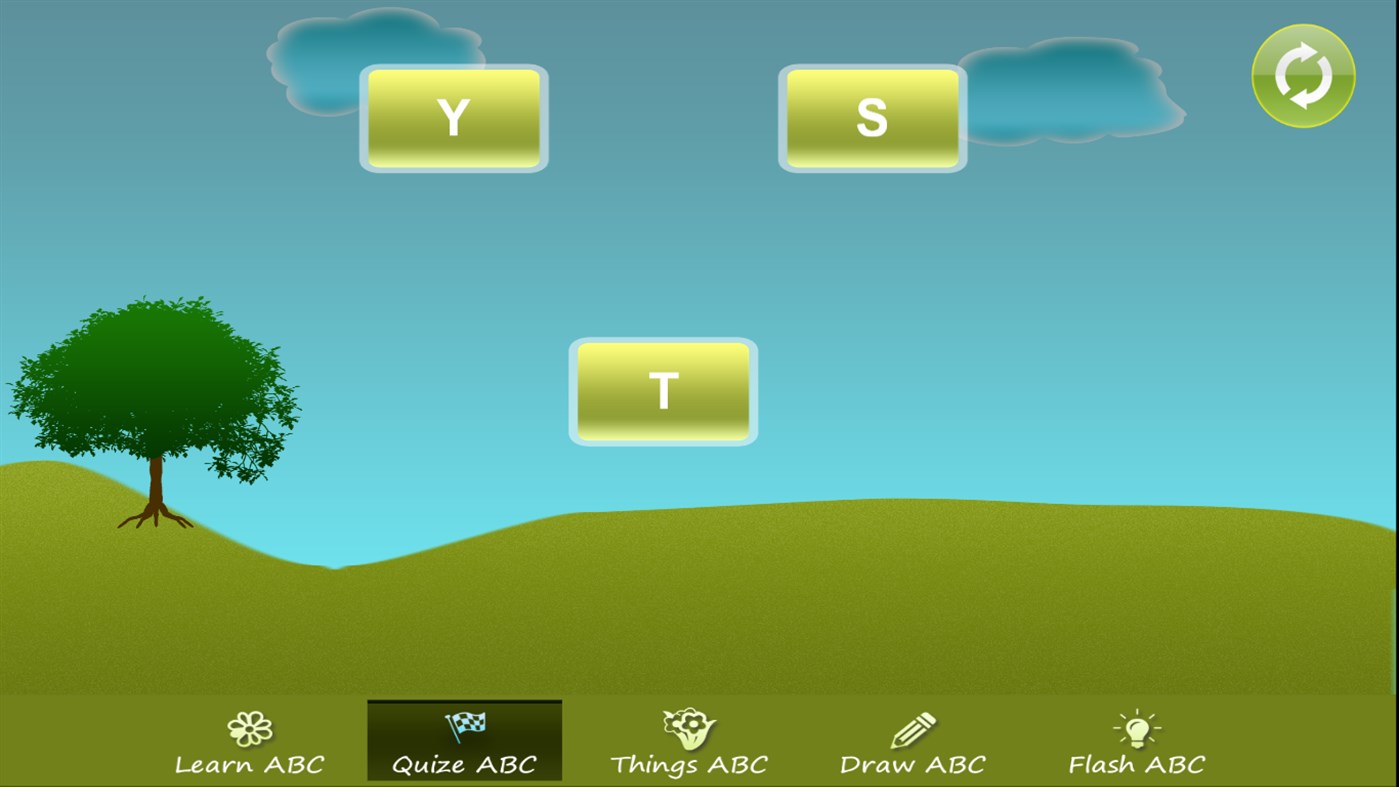
Task: Switch to the Things ABC tab
Action: 687,745
